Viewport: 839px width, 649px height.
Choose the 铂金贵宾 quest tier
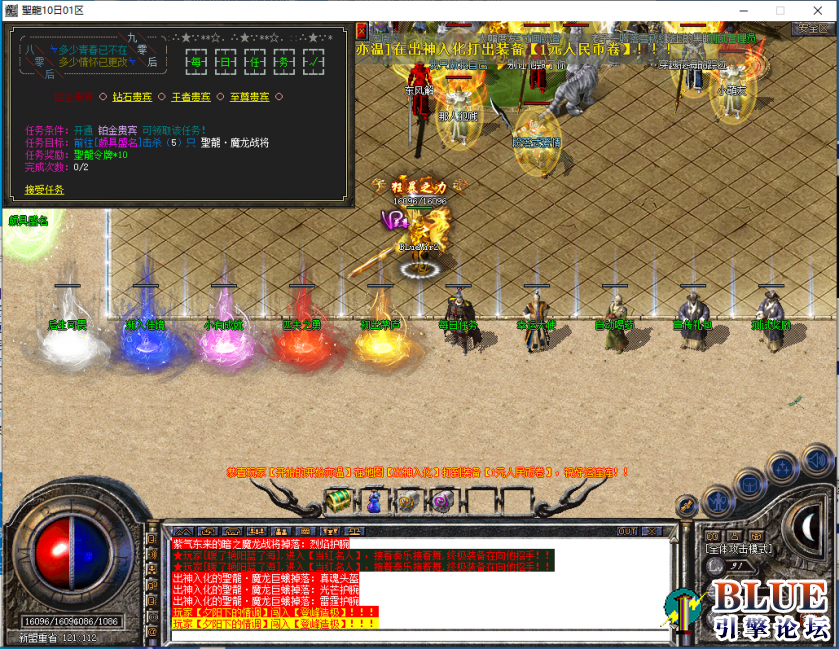[x=74, y=97]
